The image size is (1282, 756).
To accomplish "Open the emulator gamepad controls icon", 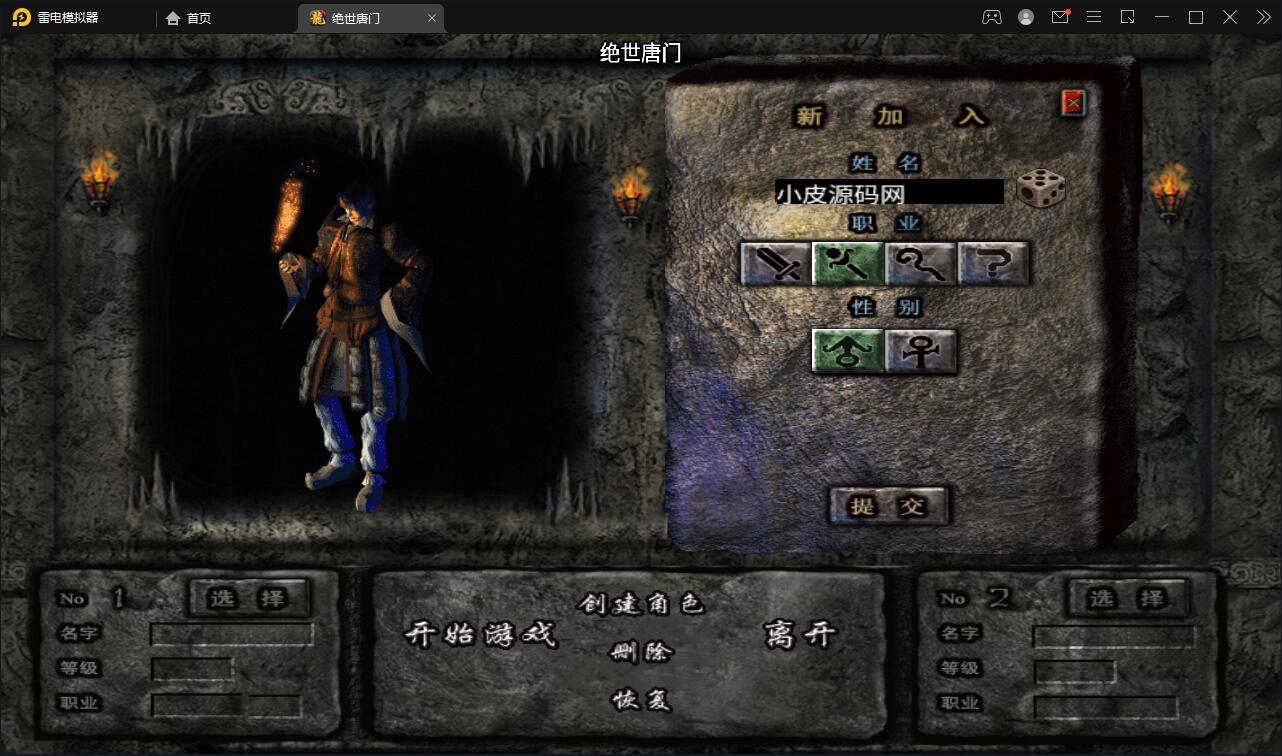I will tap(991, 17).
